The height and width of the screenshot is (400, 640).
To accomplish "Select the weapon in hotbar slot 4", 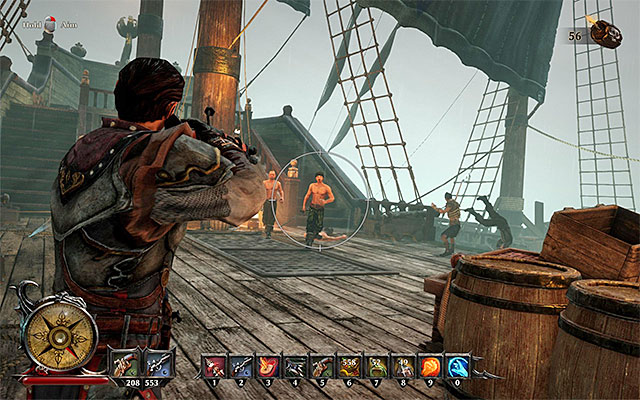I will click(295, 367).
